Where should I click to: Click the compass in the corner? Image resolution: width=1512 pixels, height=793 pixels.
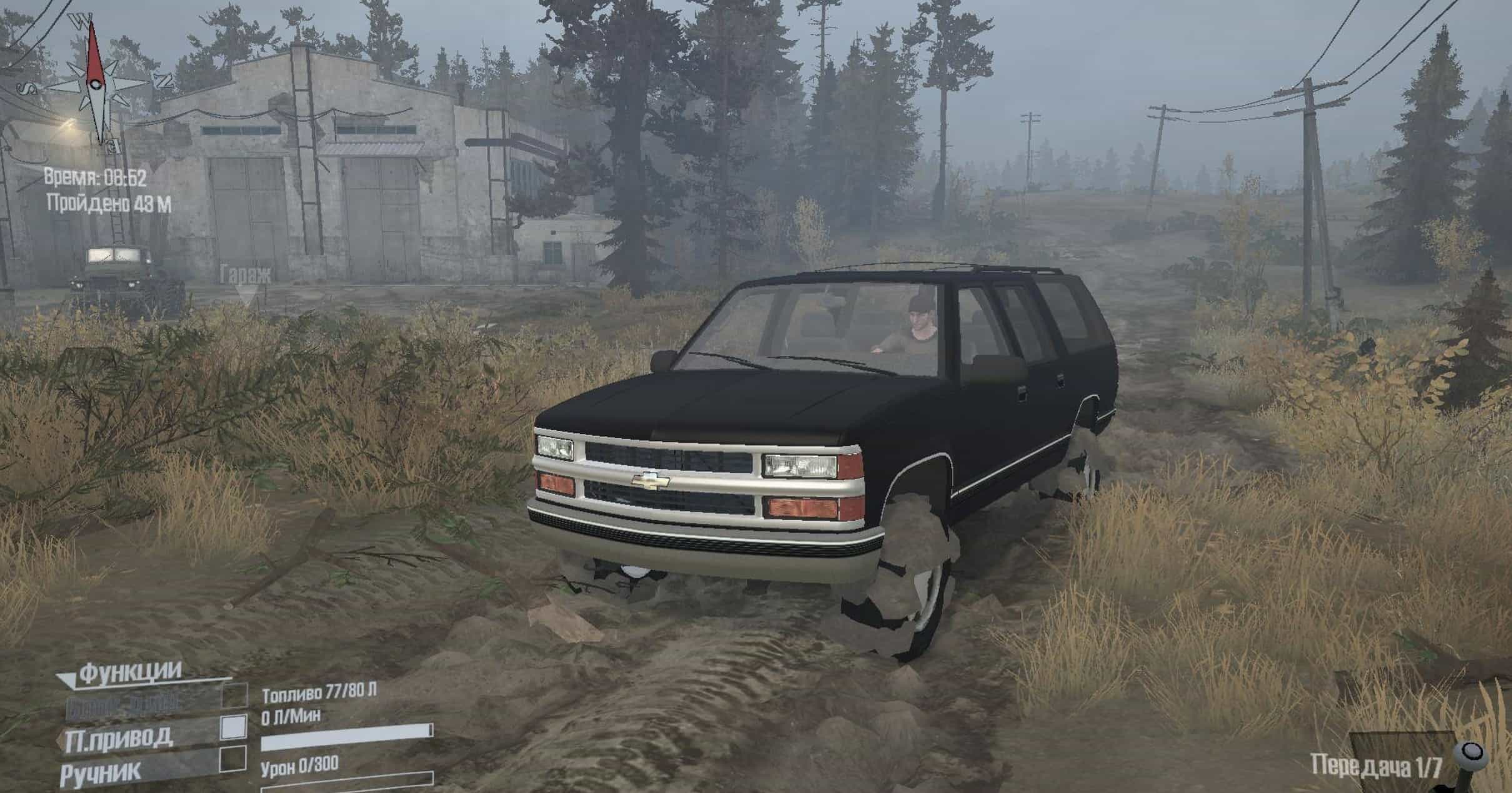pyautogui.click(x=95, y=84)
